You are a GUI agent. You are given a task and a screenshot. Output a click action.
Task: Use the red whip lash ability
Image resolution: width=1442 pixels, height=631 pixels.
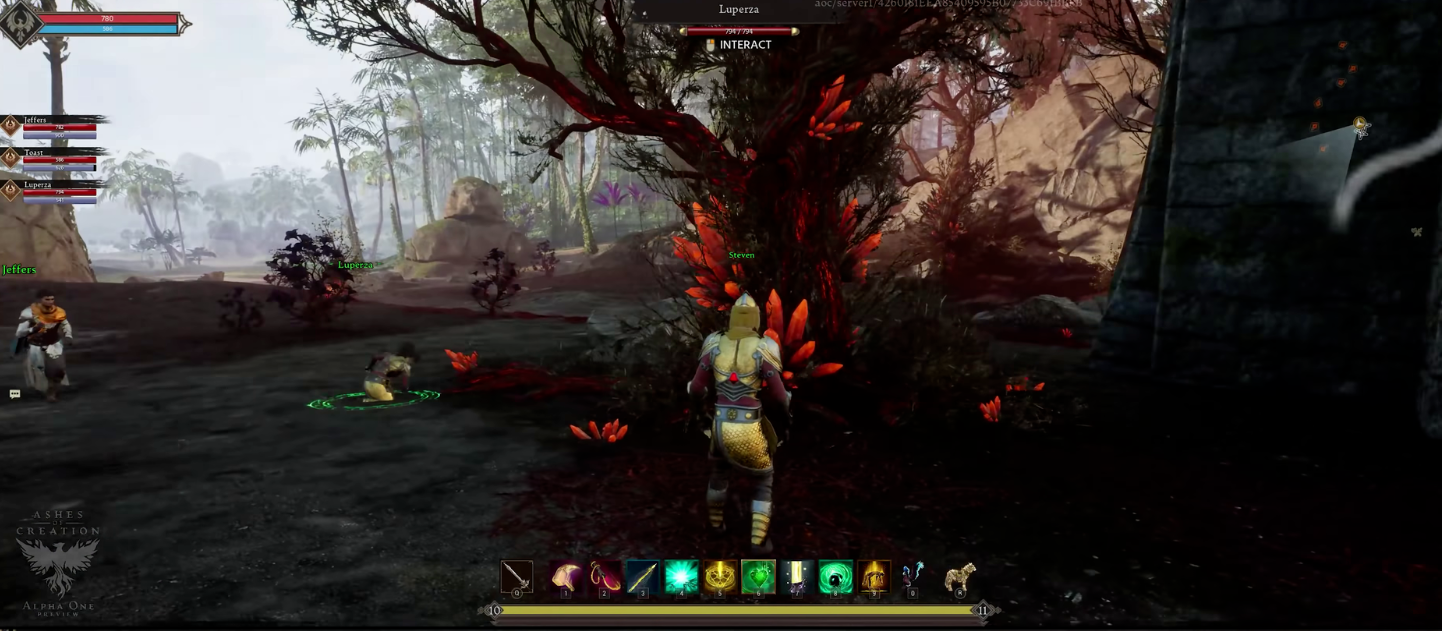(x=604, y=577)
